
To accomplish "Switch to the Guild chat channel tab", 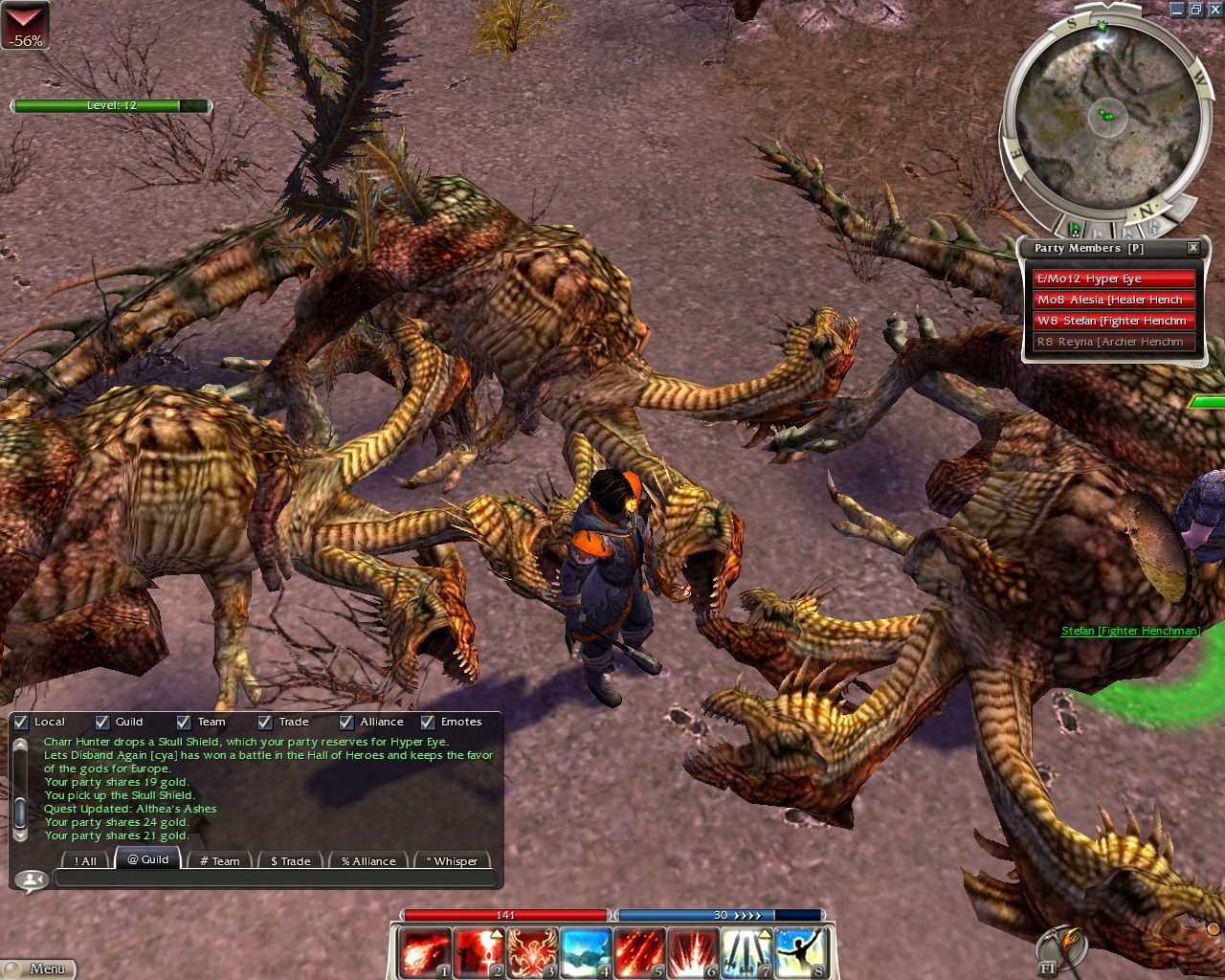I will click(148, 859).
